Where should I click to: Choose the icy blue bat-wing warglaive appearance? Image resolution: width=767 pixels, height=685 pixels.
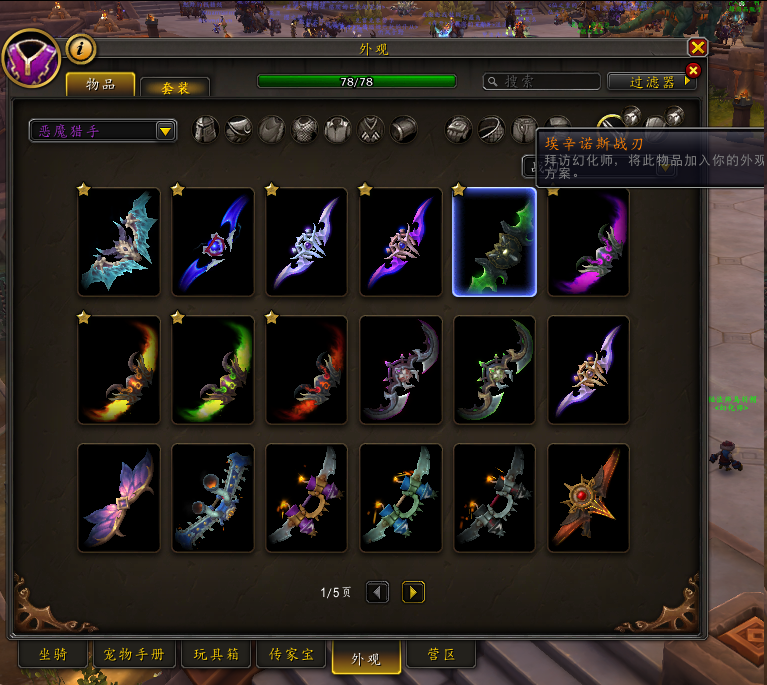tap(119, 242)
